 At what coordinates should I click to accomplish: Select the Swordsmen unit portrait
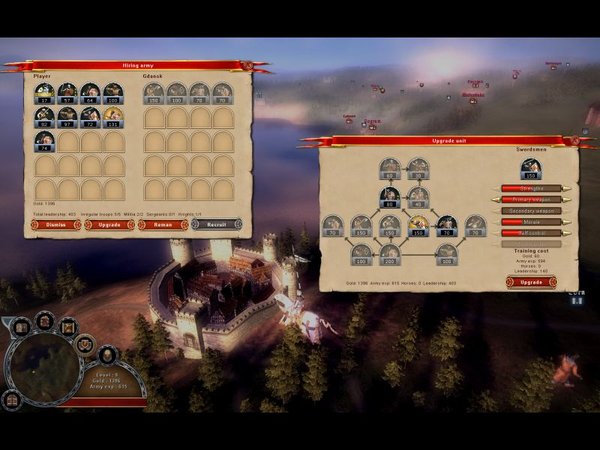[x=530, y=168]
